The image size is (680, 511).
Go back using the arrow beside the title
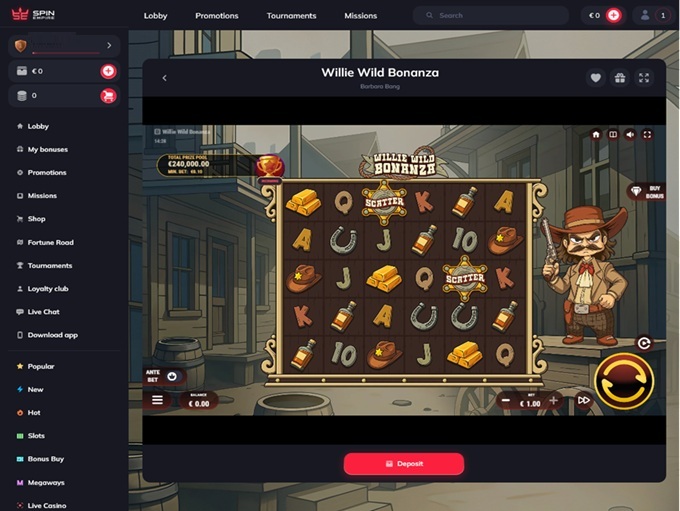pyautogui.click(x=164, y=78)
